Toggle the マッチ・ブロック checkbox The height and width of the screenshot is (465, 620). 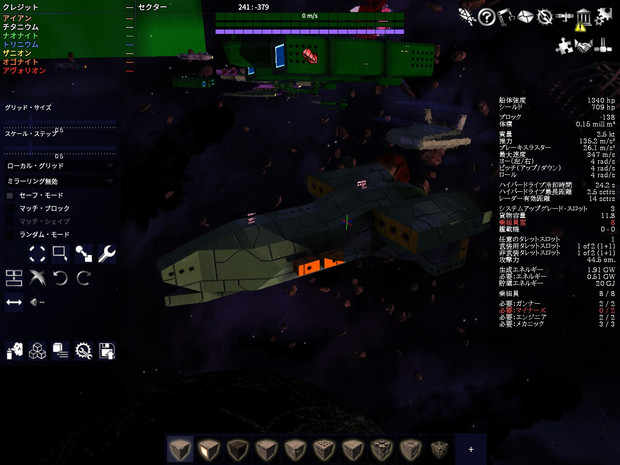pyautogui.click(x=11, y=208)
